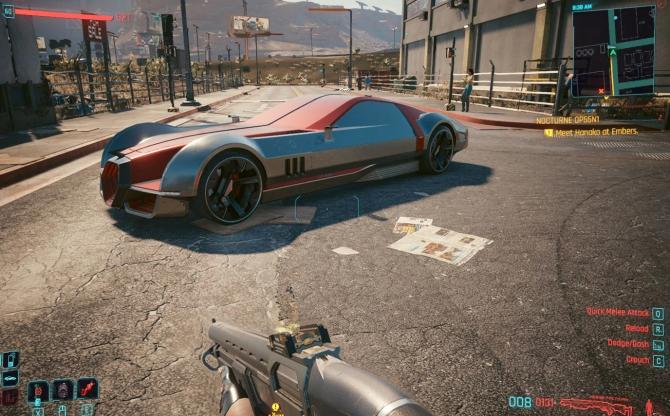Select the middle quick slot icon
This screenshot has height=416, width=670.
pos(62,390)
